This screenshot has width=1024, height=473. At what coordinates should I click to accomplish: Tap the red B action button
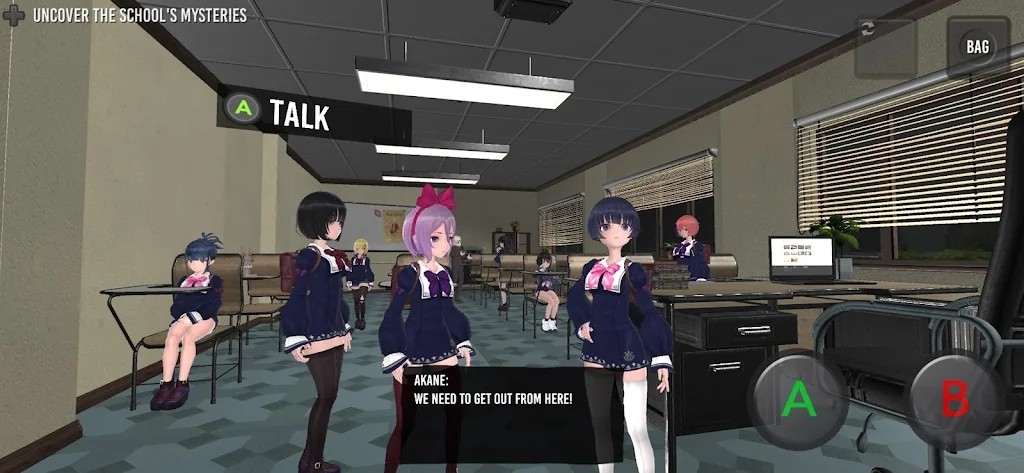click(x=954, y=400)
